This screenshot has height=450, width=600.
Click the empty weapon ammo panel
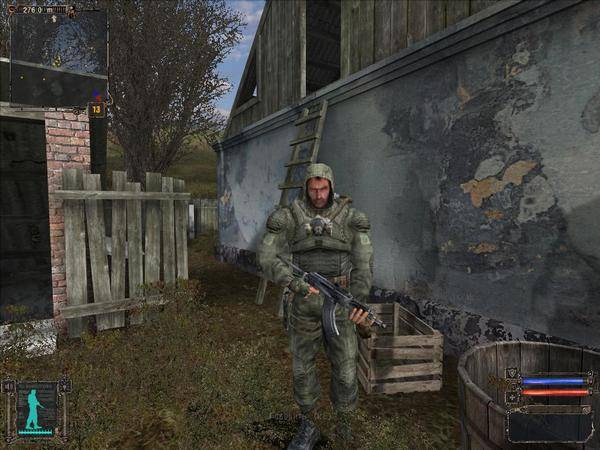tap(549, 424)
